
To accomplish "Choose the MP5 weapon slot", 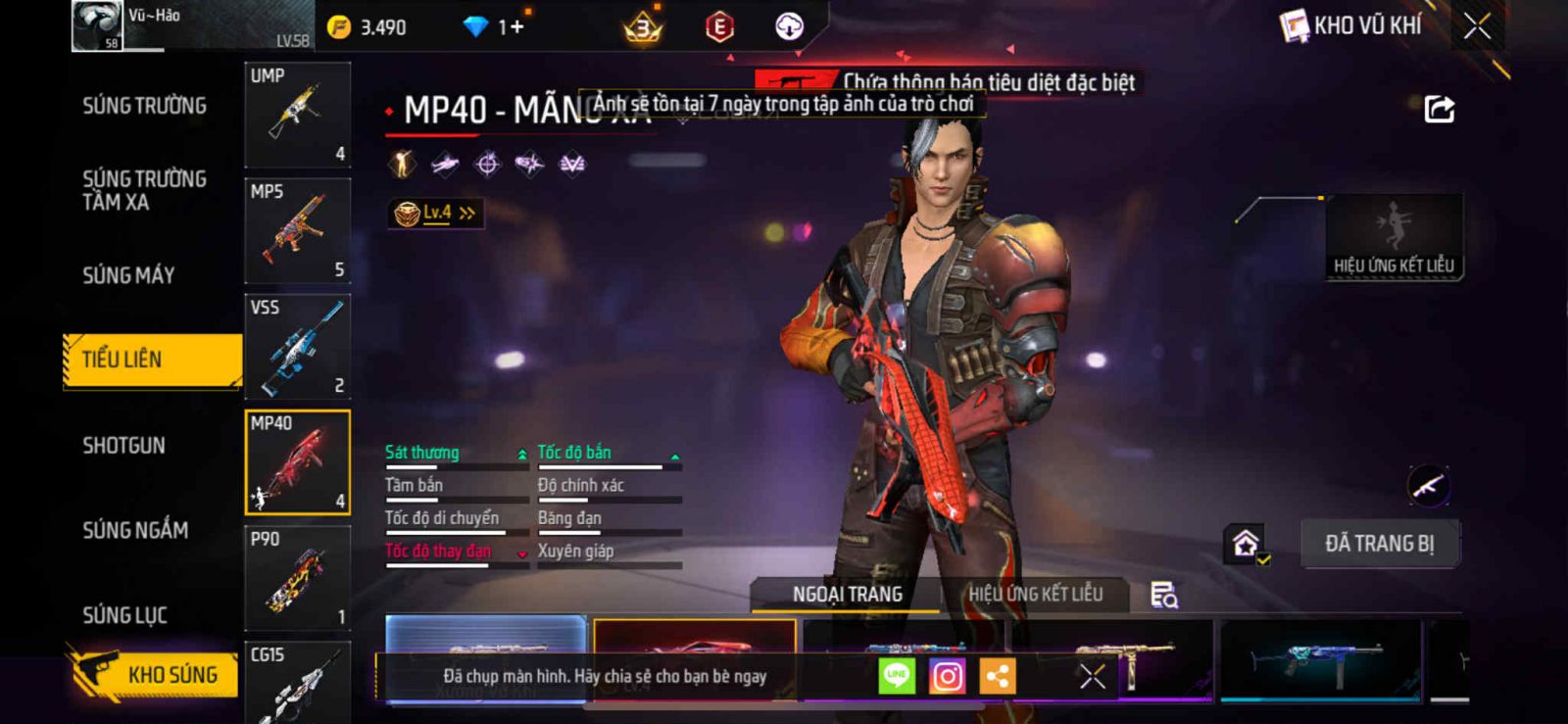I will (x=297, y=230).
